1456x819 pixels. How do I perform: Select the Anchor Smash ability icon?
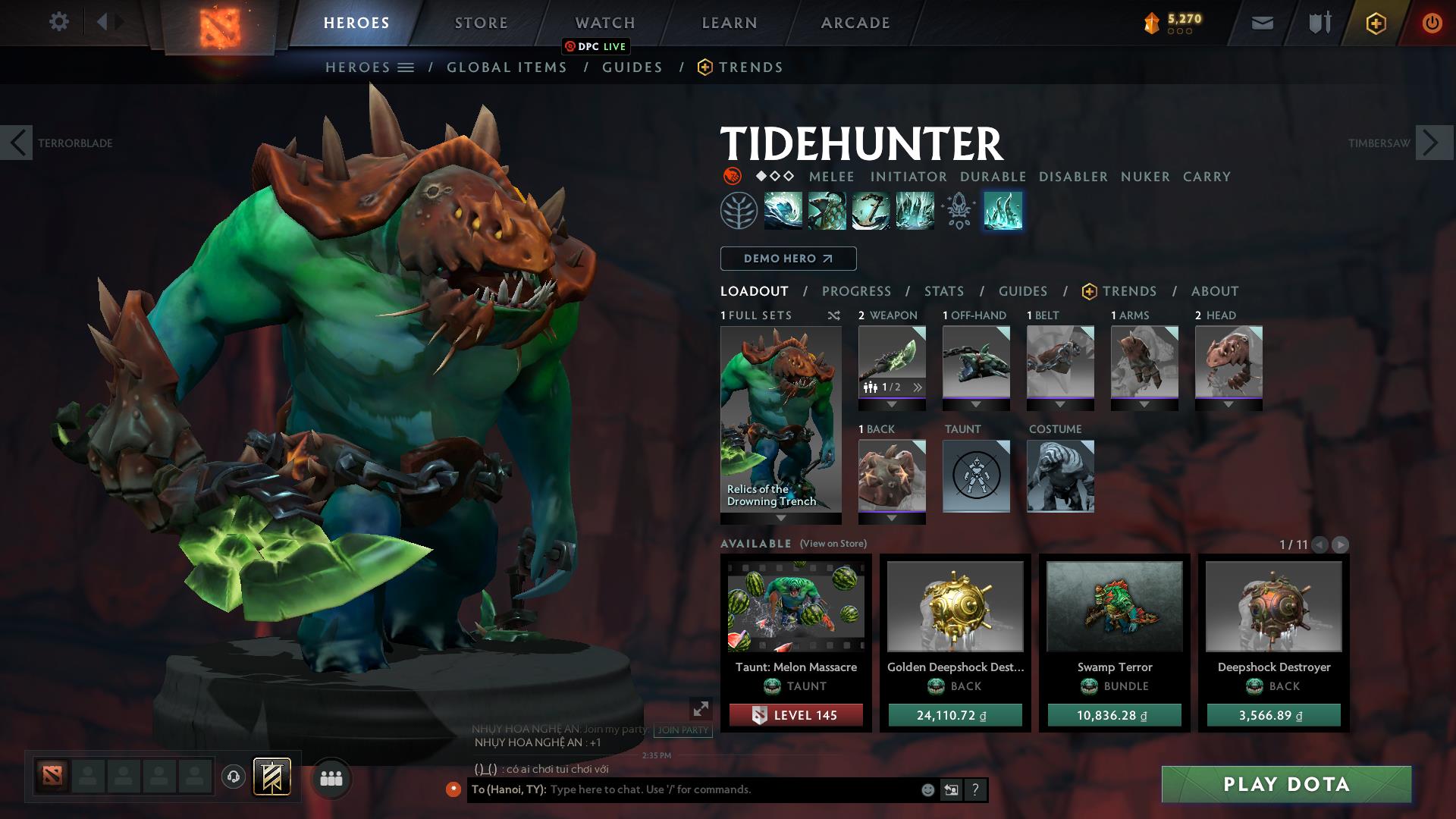[869, 211]
